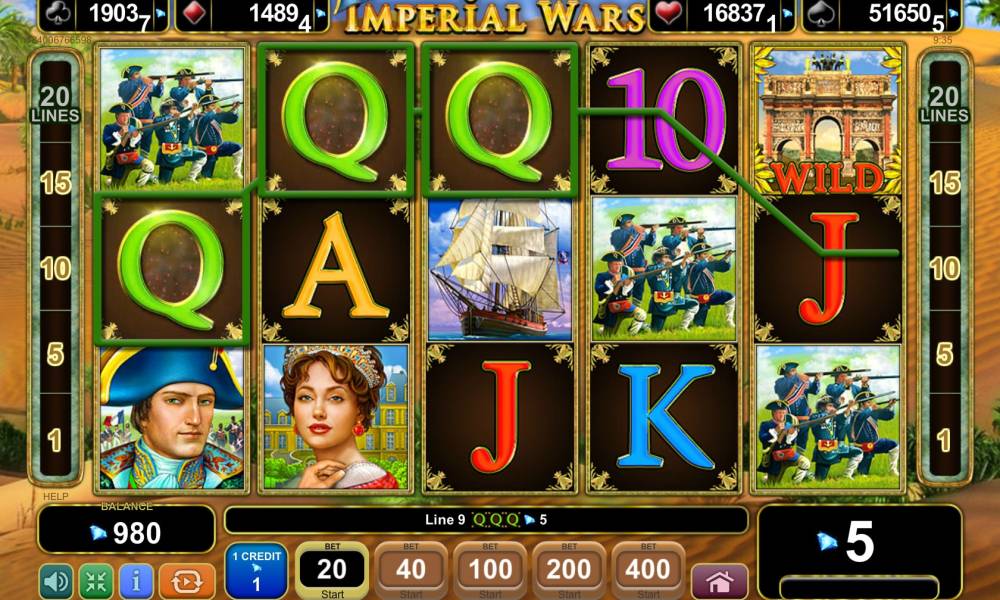
Task: Click the green fullscreen arrows button
Action: click(x=96, y=581)
